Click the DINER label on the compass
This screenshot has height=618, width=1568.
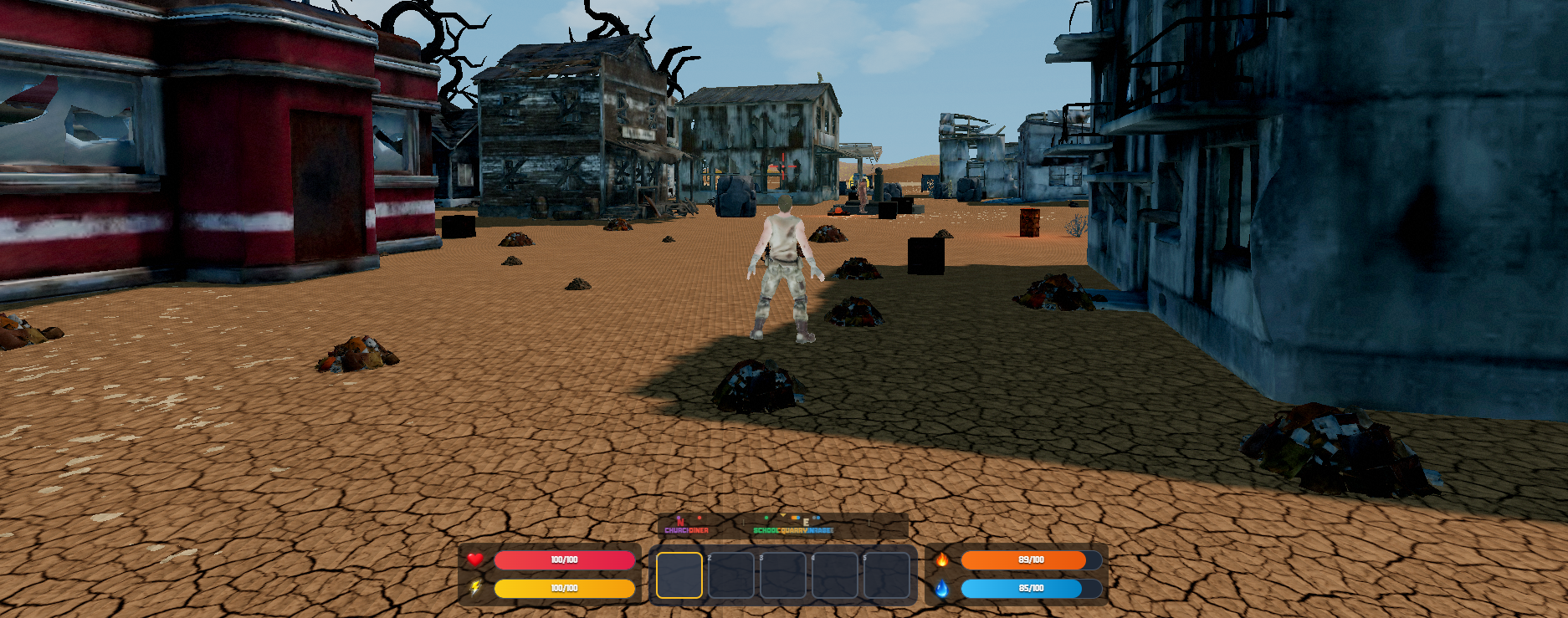pyautogui.click(x=699, y=530)
